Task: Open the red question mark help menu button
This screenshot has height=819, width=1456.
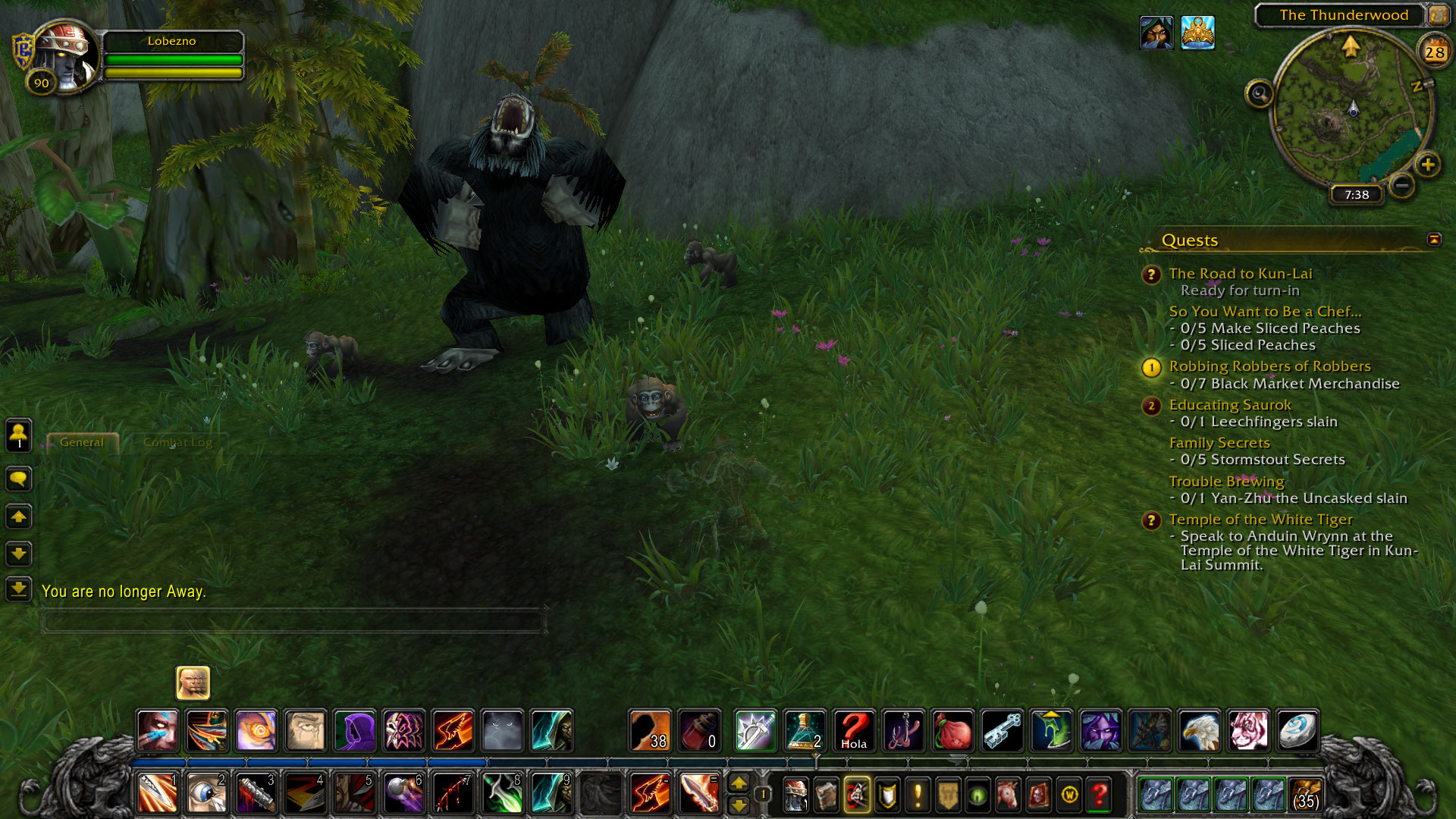Action: [x=1099, y=795]
